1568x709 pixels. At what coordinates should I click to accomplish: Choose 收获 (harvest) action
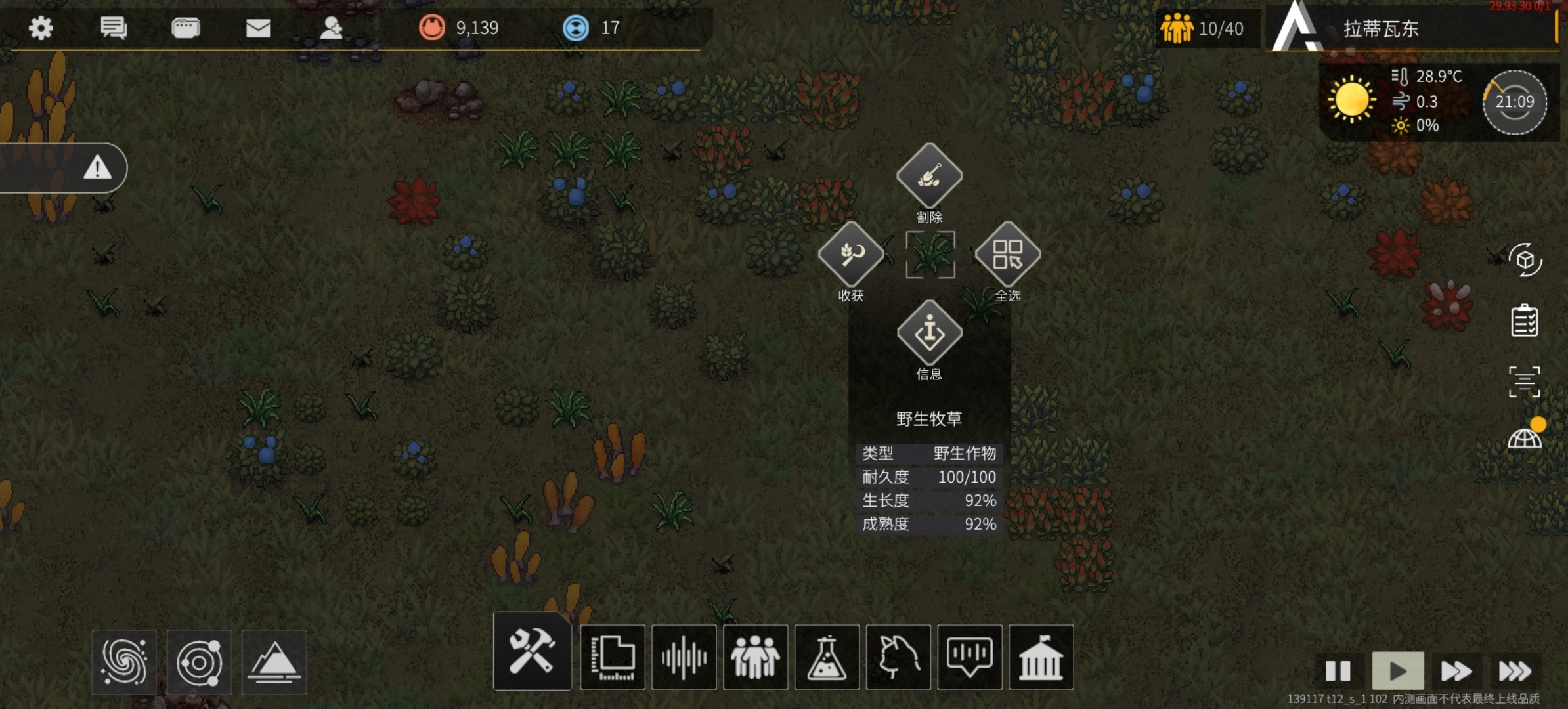pos(851,255)
